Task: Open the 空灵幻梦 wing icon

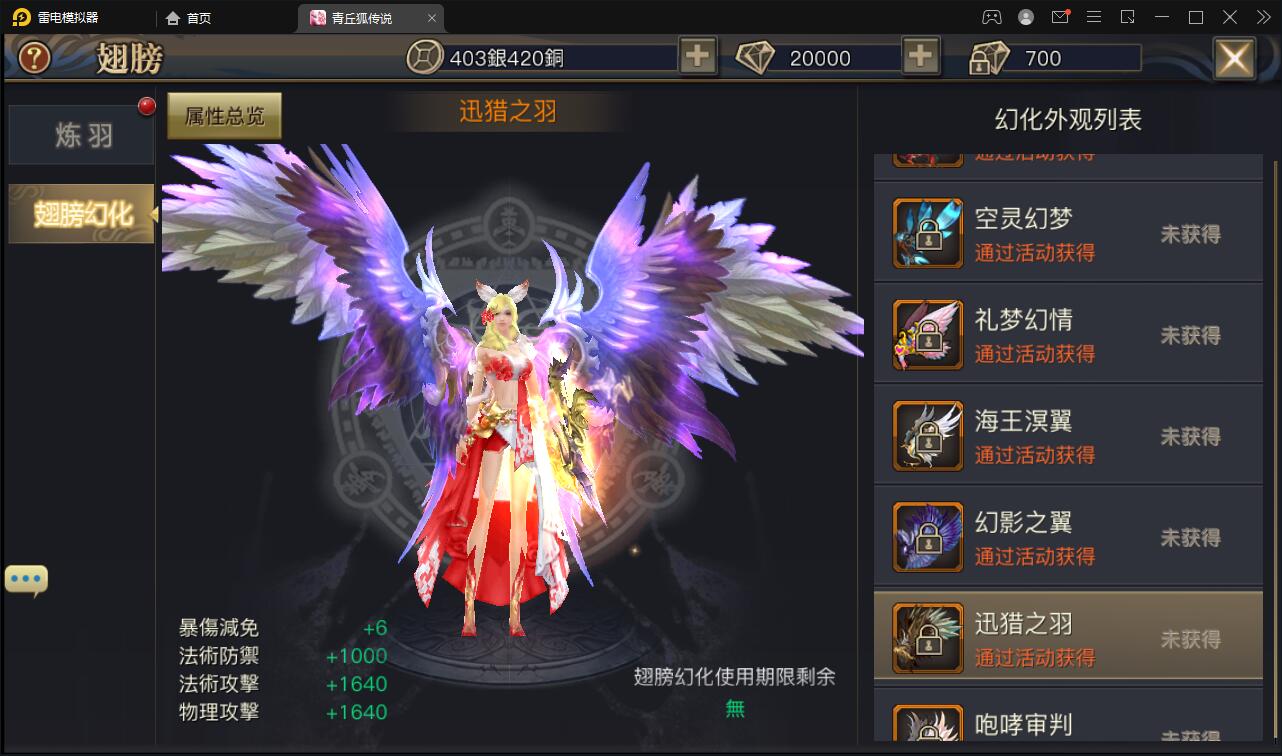Action: click(x=926, y=233)
